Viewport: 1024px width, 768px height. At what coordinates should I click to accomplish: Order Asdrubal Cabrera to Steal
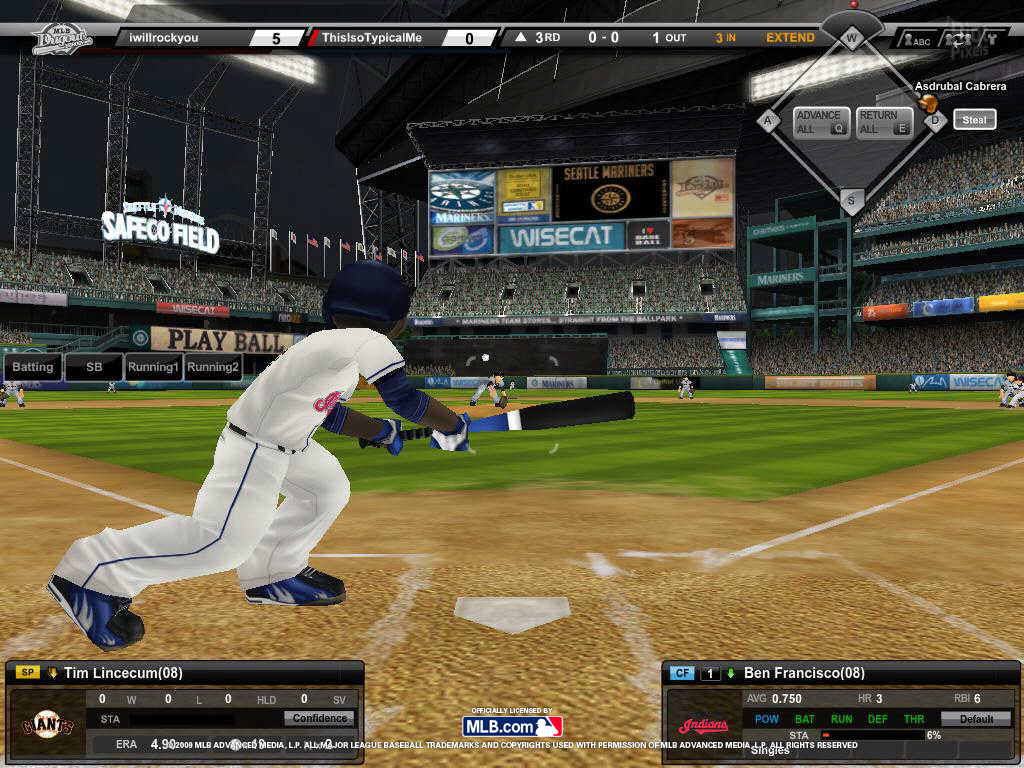[x=974, y=120]
